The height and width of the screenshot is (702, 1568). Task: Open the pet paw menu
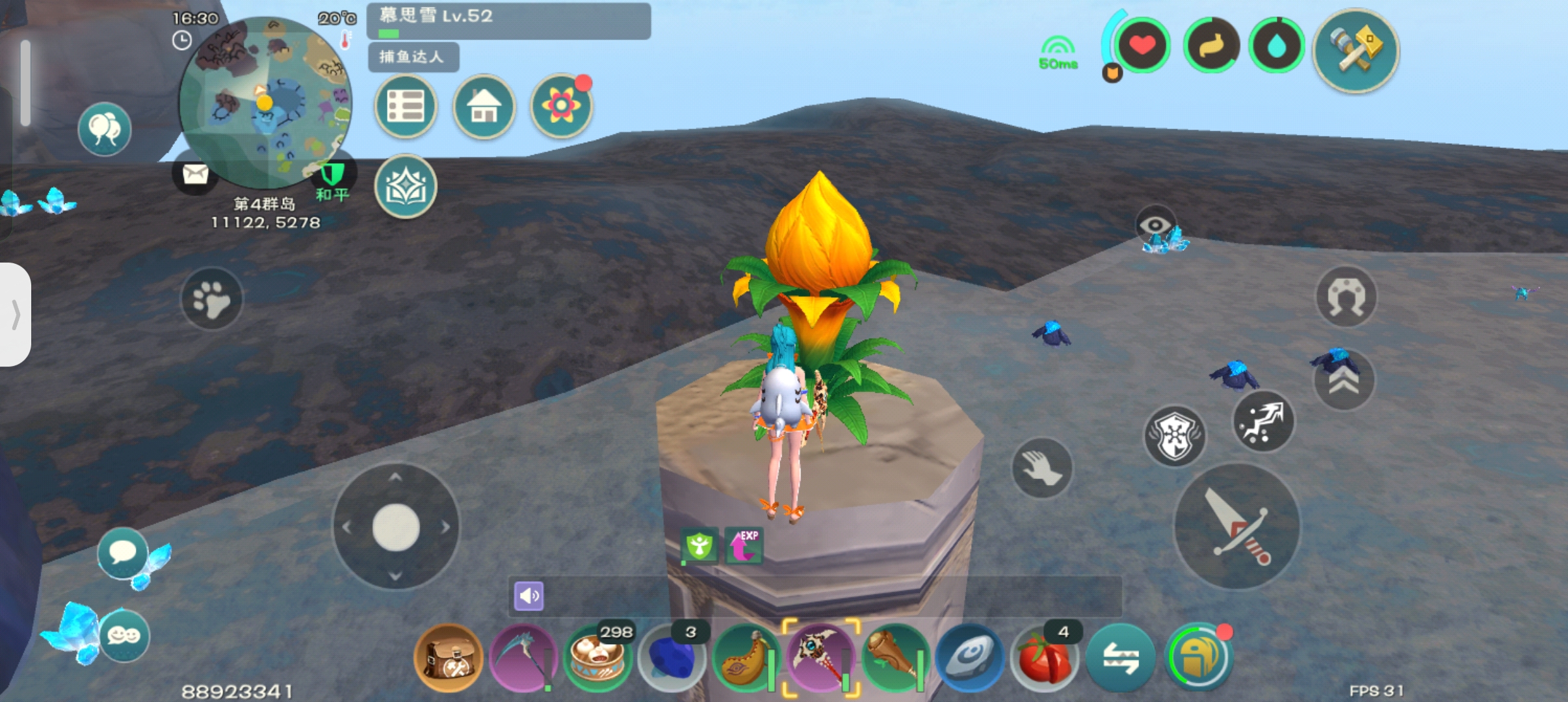coord(211,299)
